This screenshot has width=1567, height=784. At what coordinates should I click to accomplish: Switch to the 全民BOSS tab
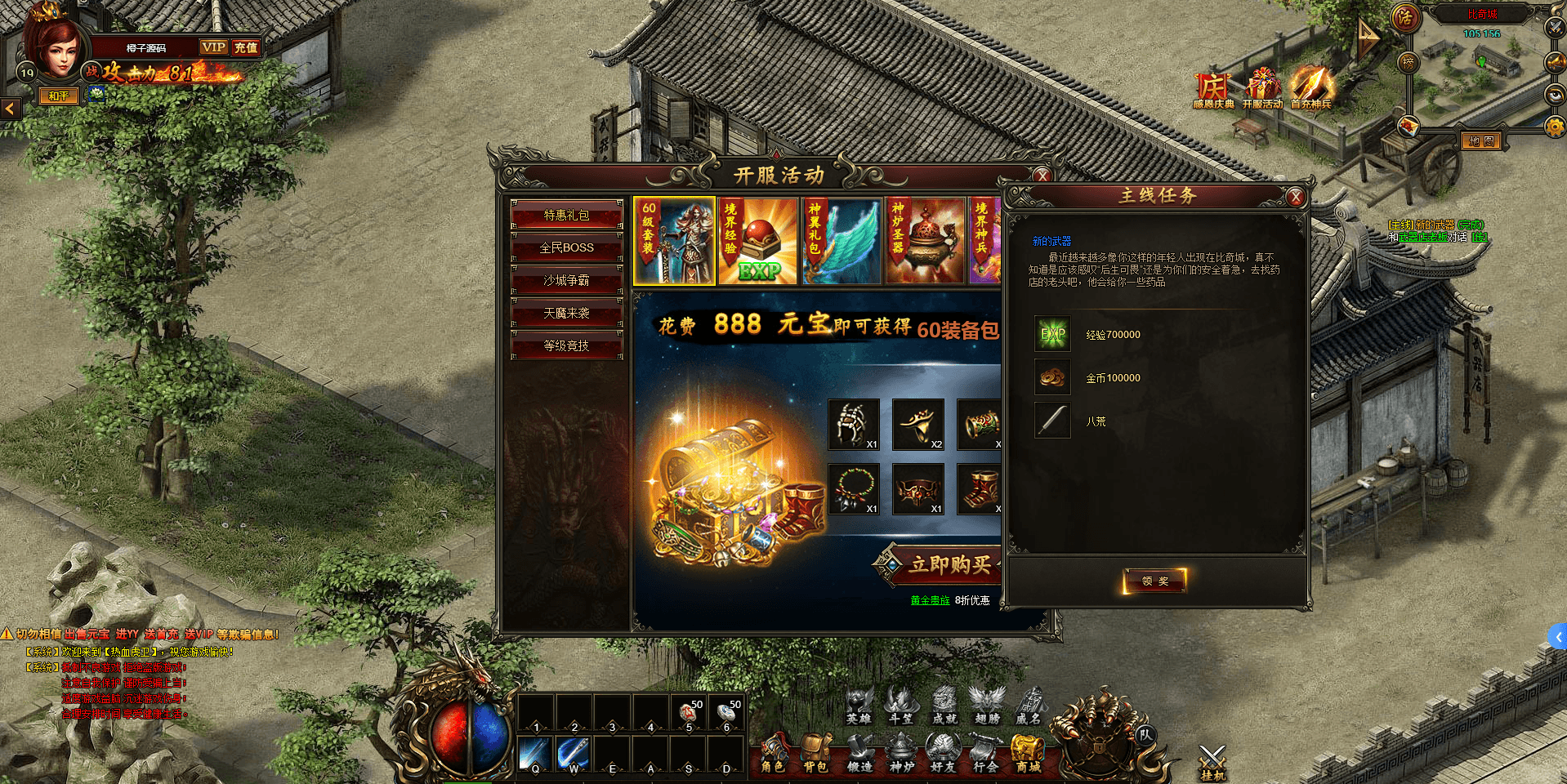[566, 247]
